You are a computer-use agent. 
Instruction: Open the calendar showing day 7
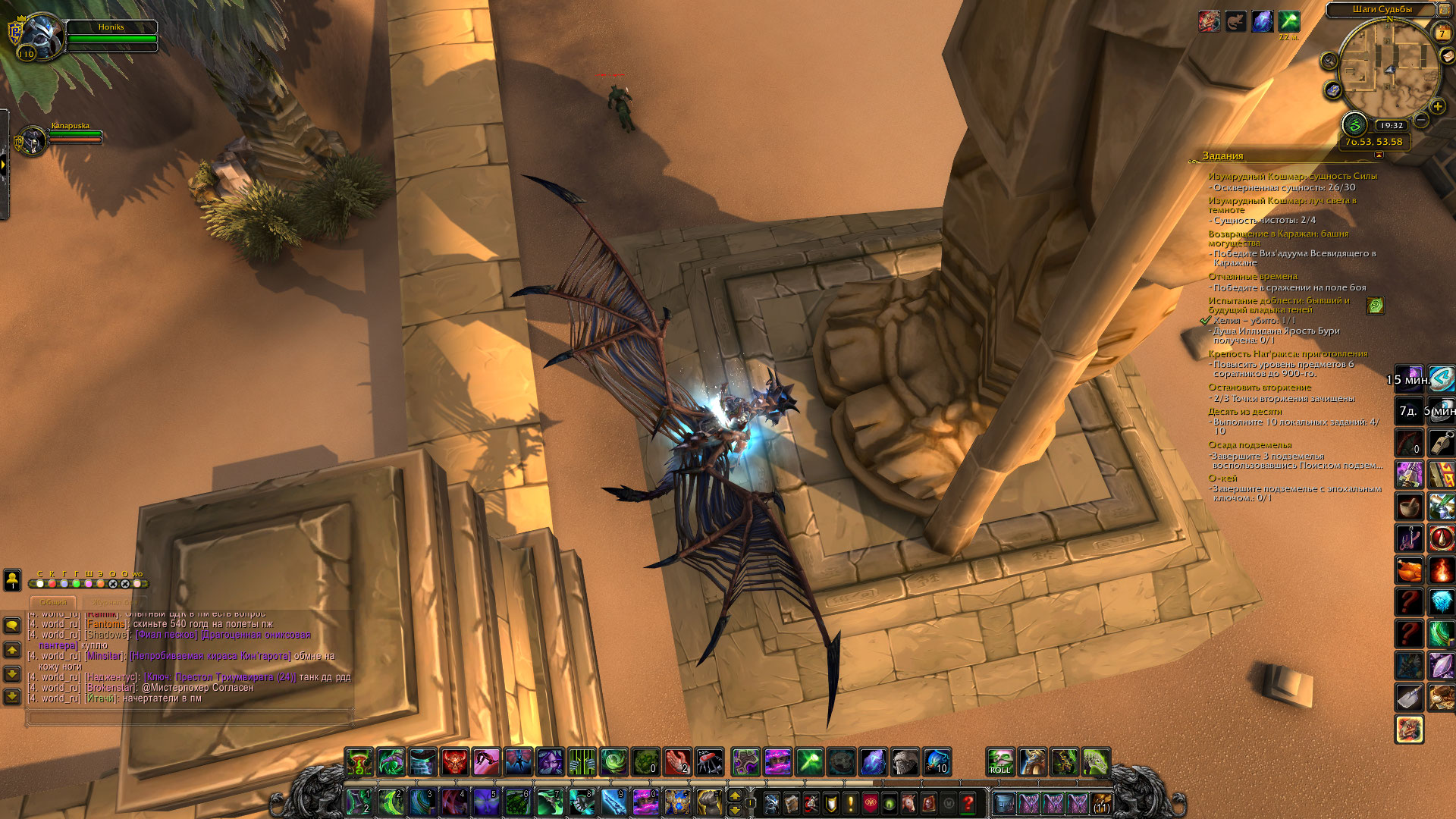(x=1442, y=33)
